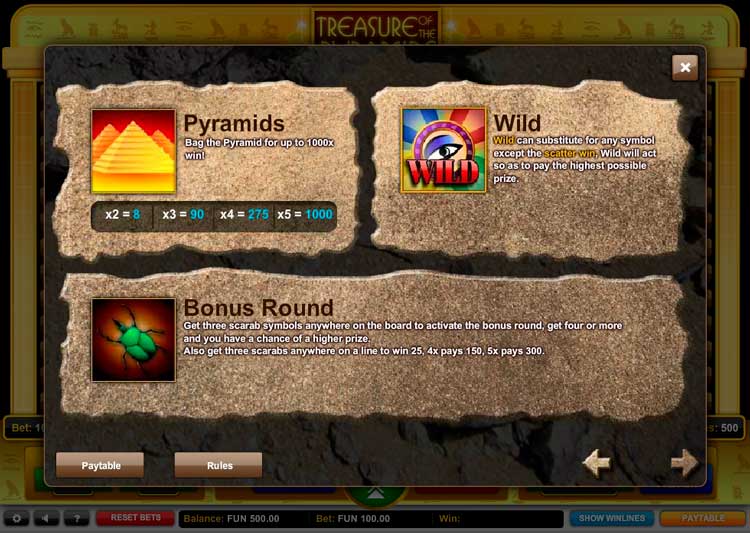The image size is (750, 533).
Task: Switch to the Paytable tab
Action: 100,465
